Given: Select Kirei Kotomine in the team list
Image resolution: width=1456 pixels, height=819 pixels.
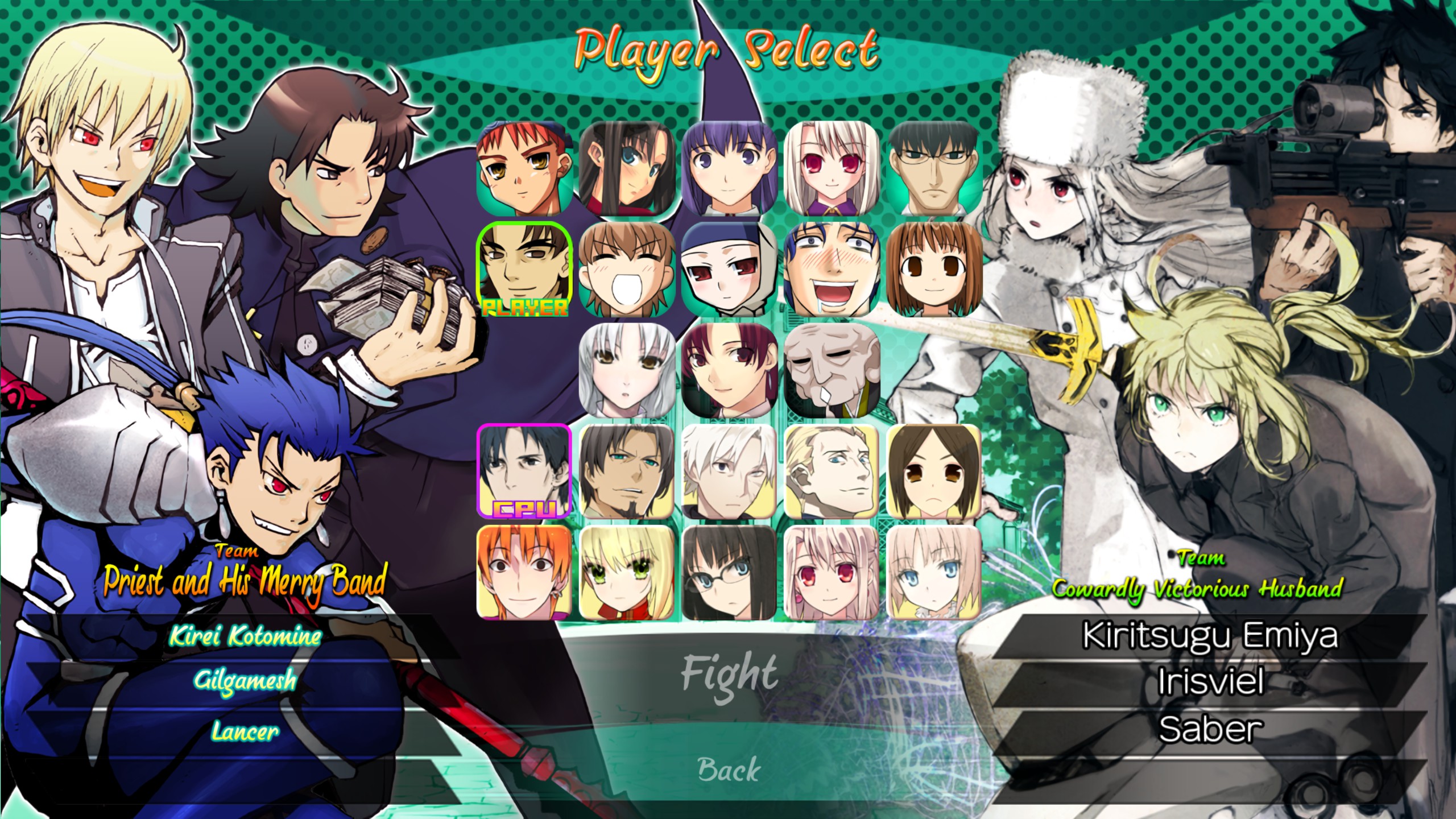Looking at the screenshot, I should 245,636.
